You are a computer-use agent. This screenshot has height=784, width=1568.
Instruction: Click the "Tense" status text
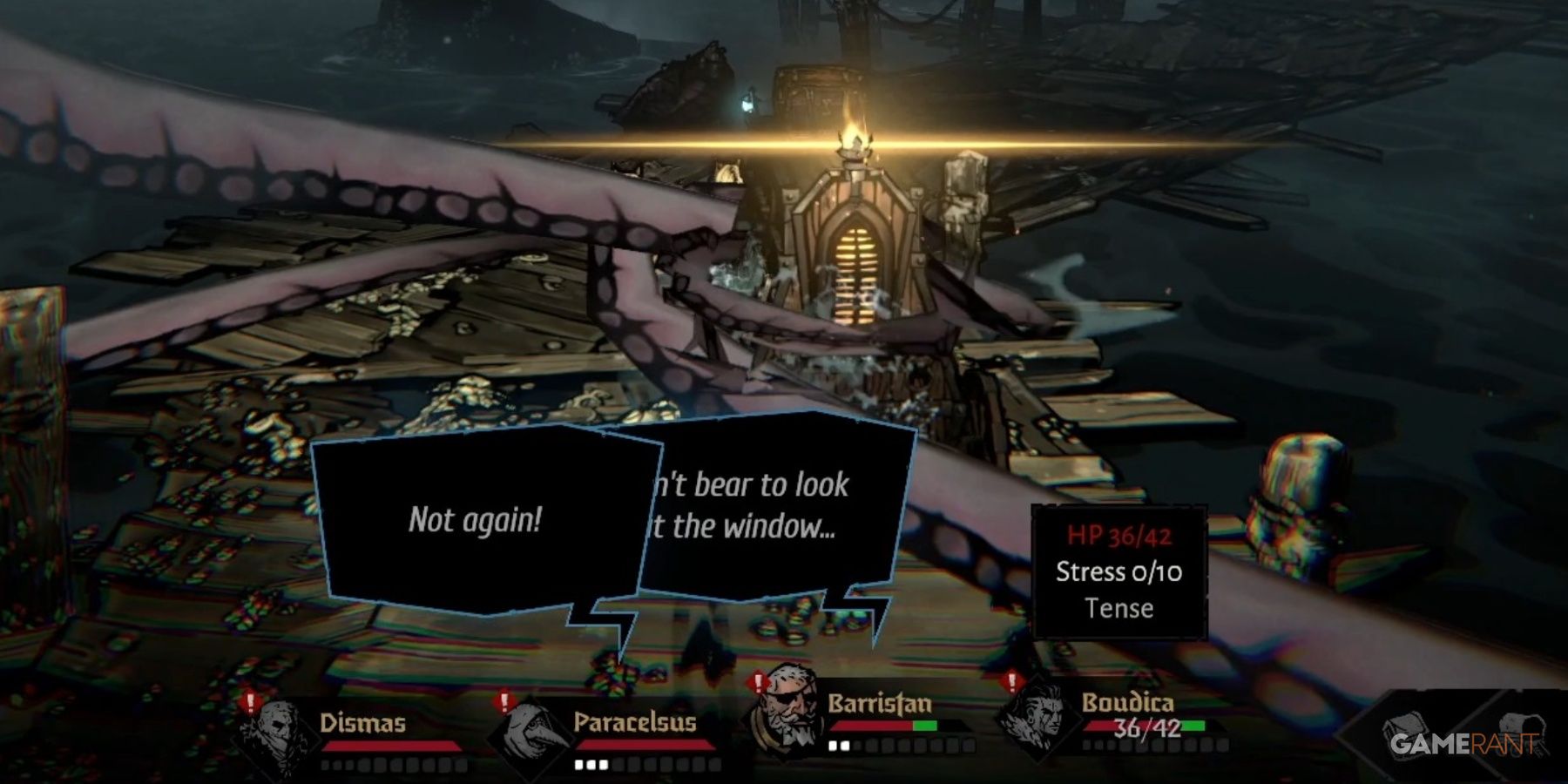(x=1119, y=610)
